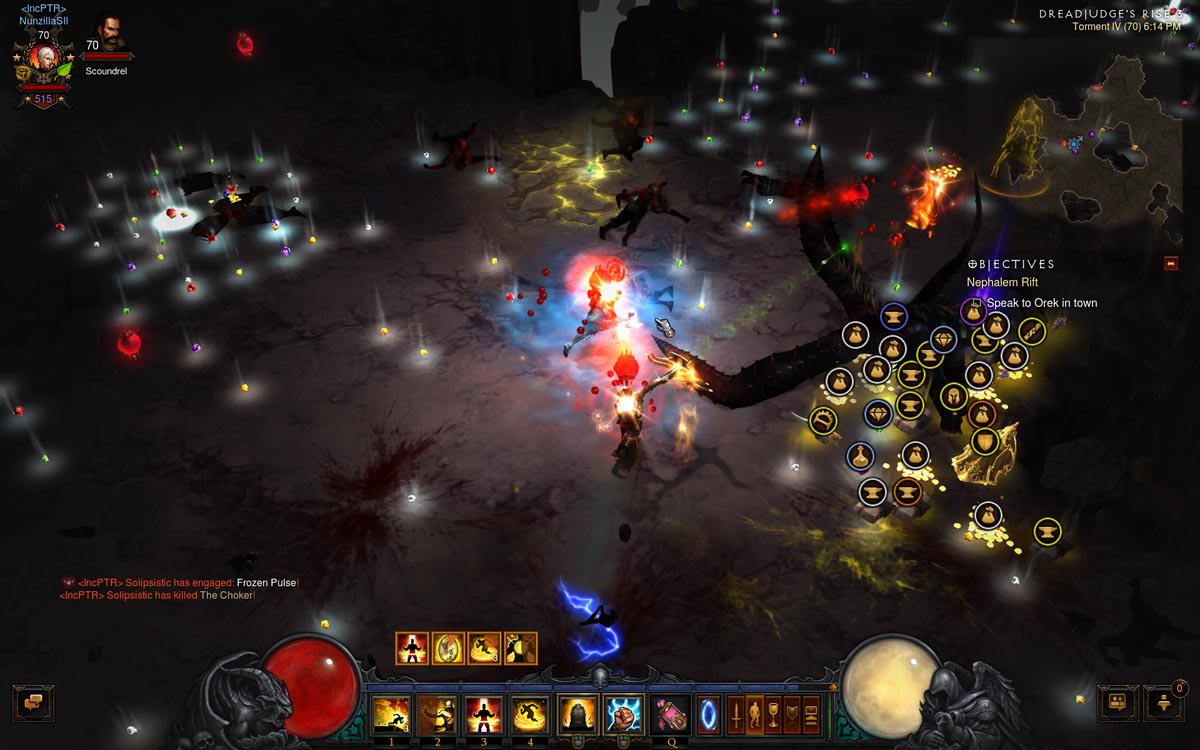This screenshot has width=1200, height=750.
Task: Open the social friends list button
Action: pos(1117,703)
